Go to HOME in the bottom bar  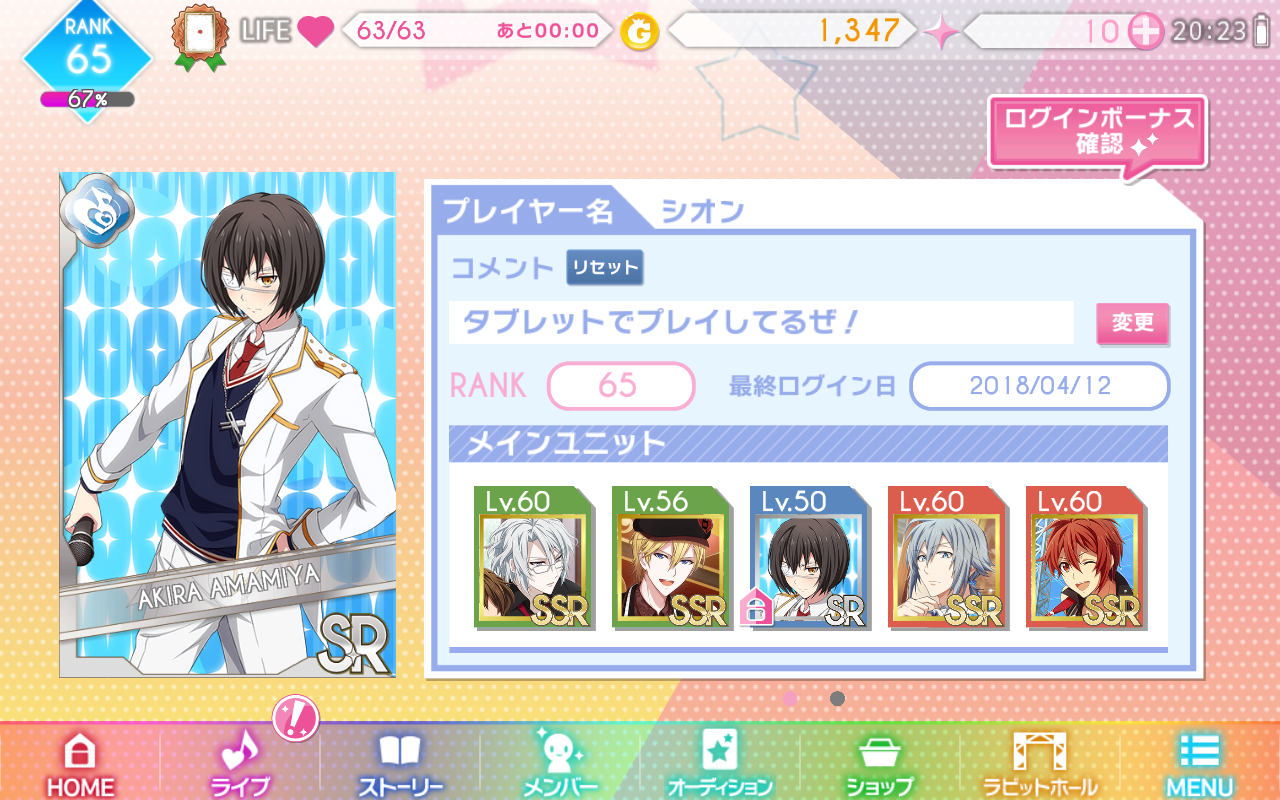point(80,764)
